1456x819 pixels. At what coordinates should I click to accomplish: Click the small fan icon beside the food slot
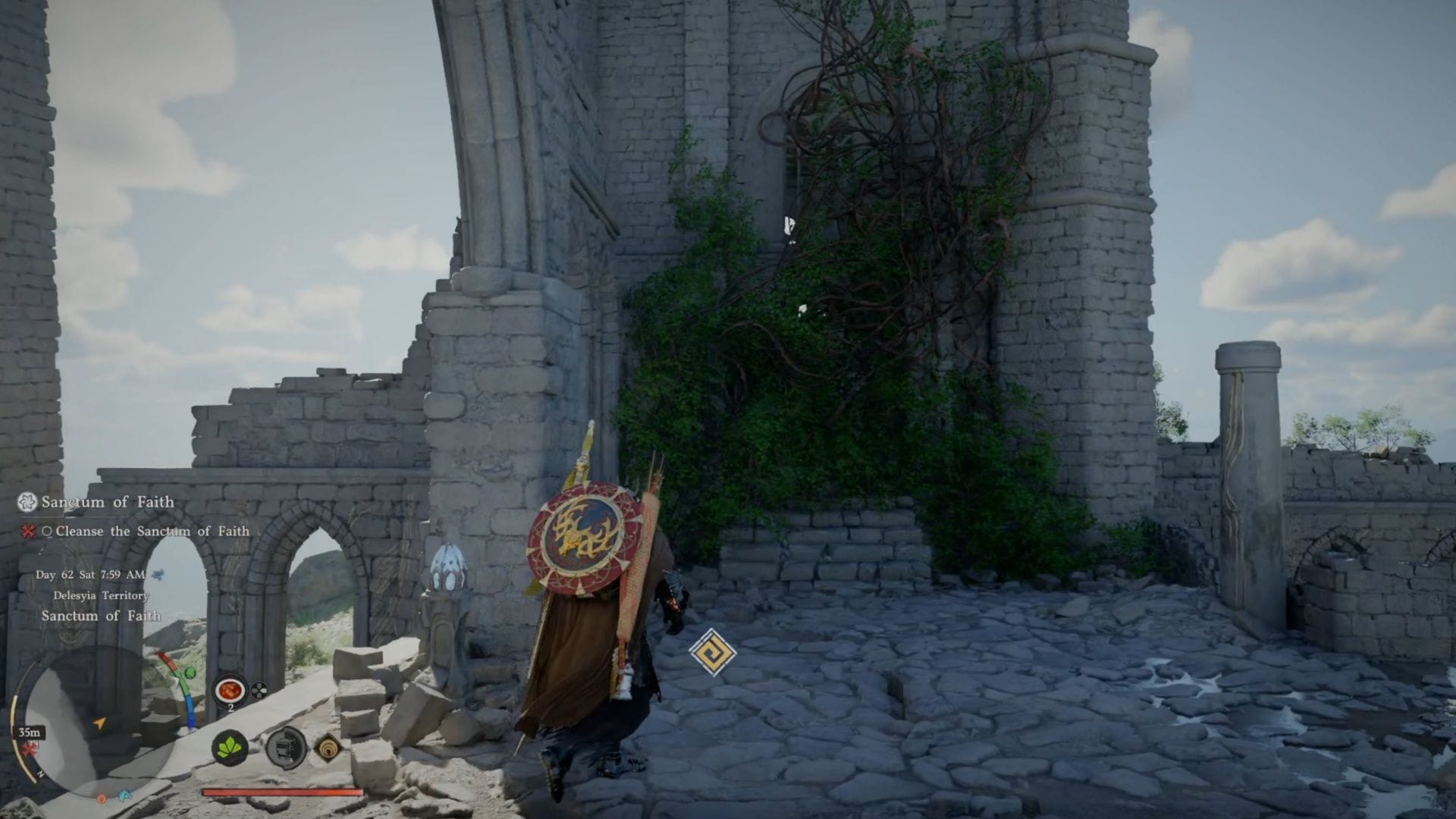(259, 690)
